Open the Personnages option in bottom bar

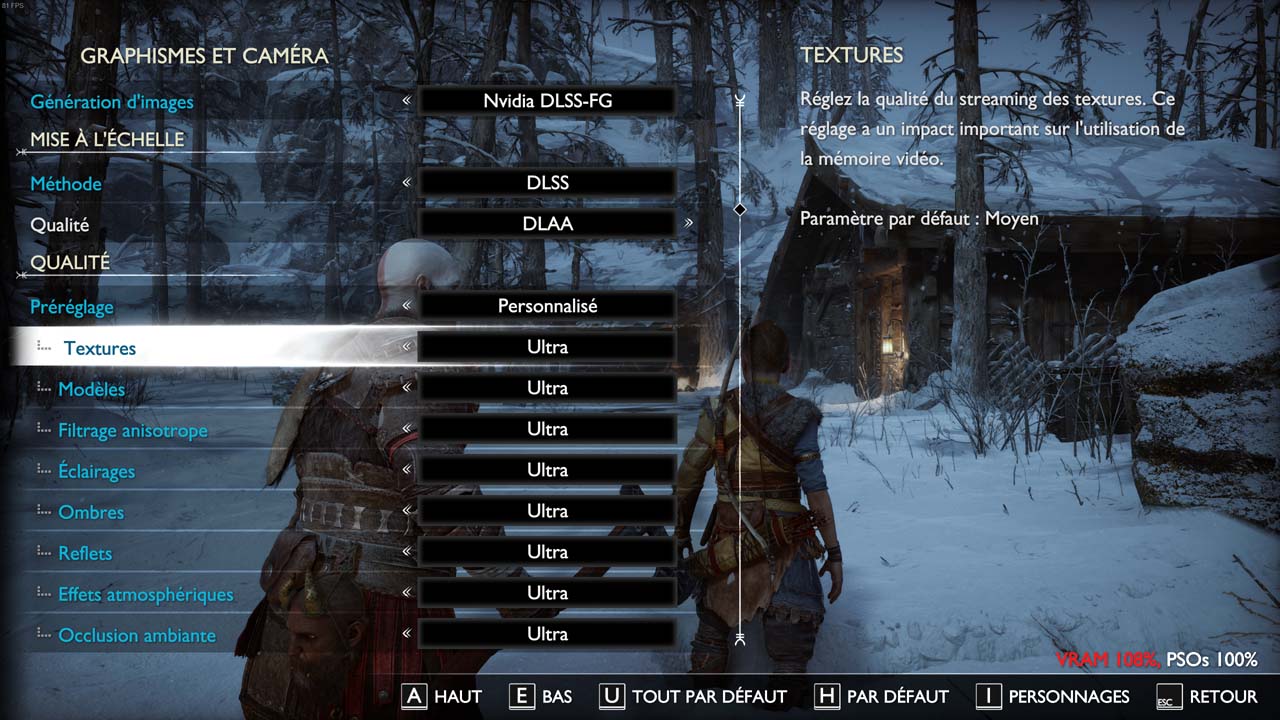point(1052,696)
